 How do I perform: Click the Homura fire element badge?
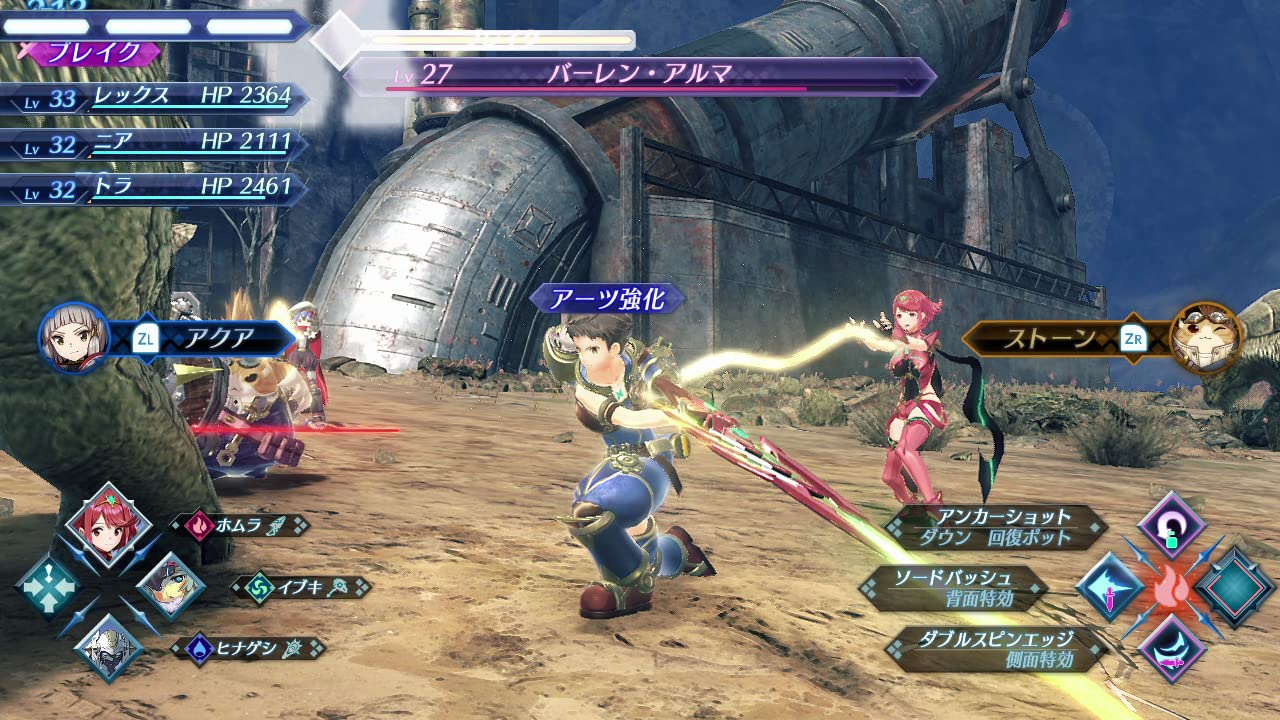[x=198, y=523]
